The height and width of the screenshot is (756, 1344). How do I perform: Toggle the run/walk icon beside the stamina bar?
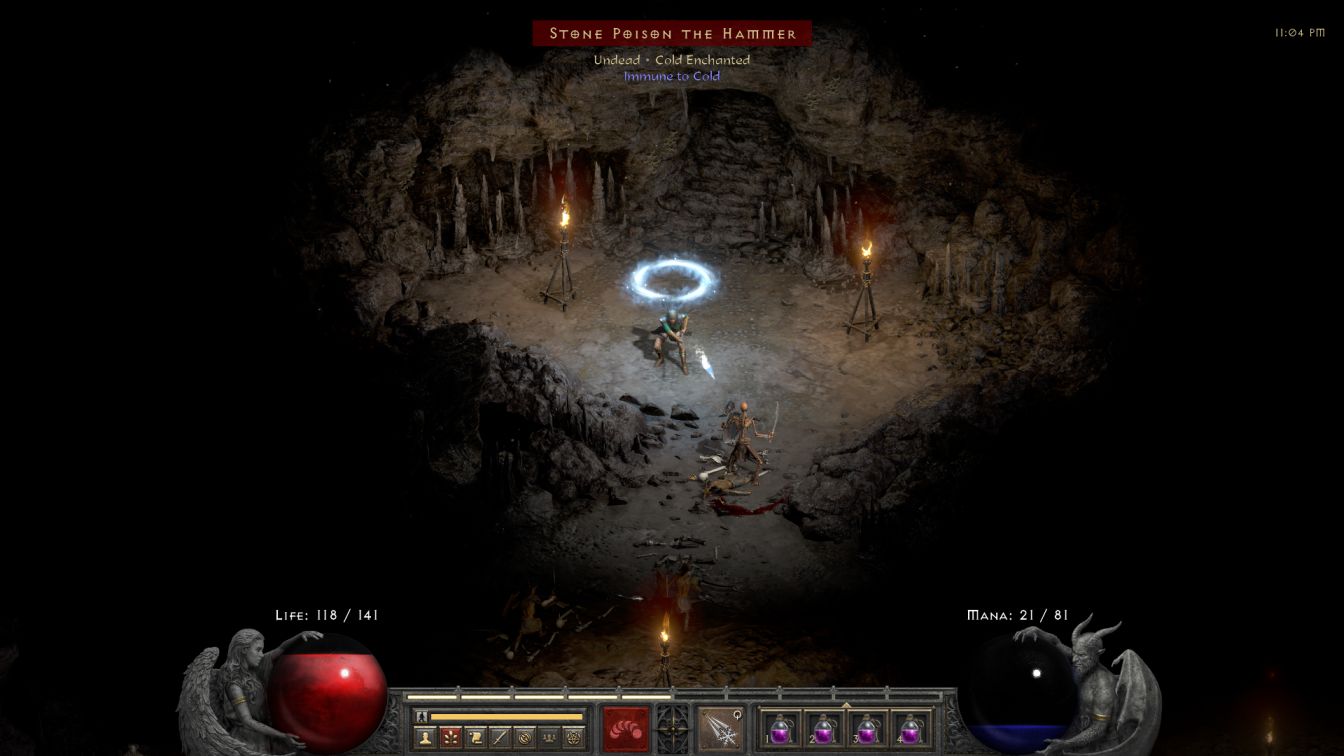click(422, 716)
